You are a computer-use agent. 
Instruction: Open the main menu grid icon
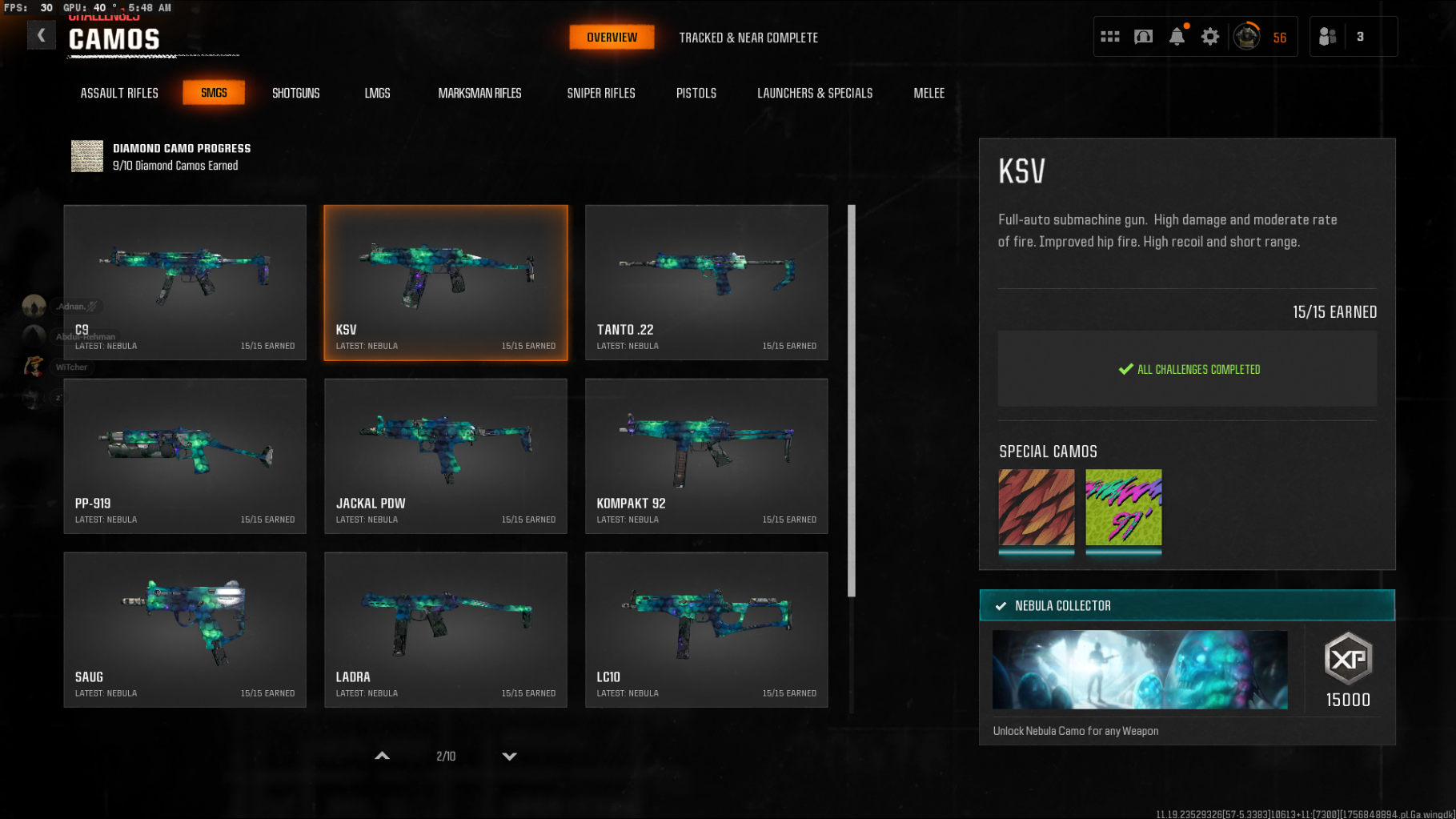pos(1111,36)
